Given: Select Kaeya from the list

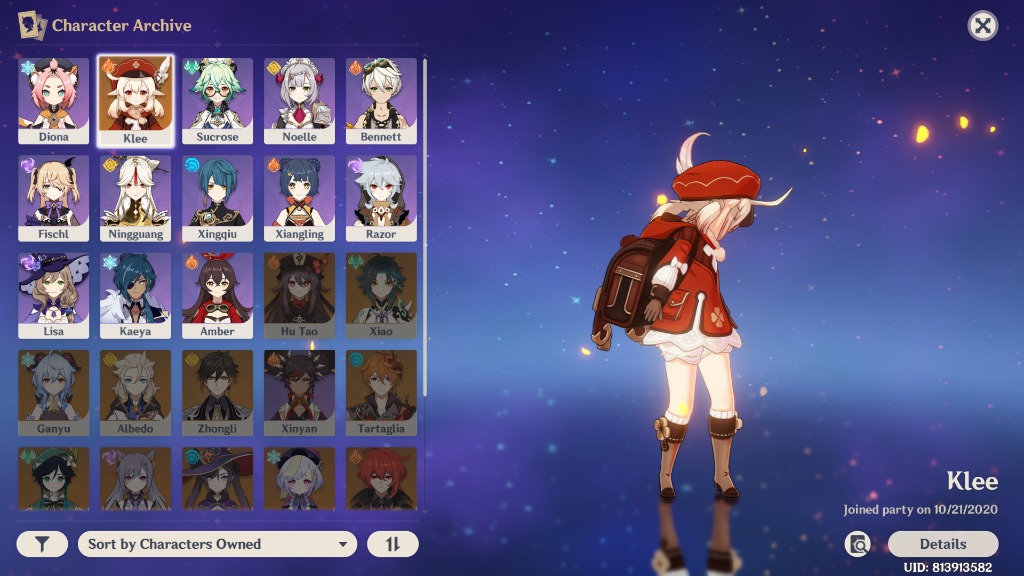Looking at the screenshot, I should pyautogui.click(x=135, y=294).
